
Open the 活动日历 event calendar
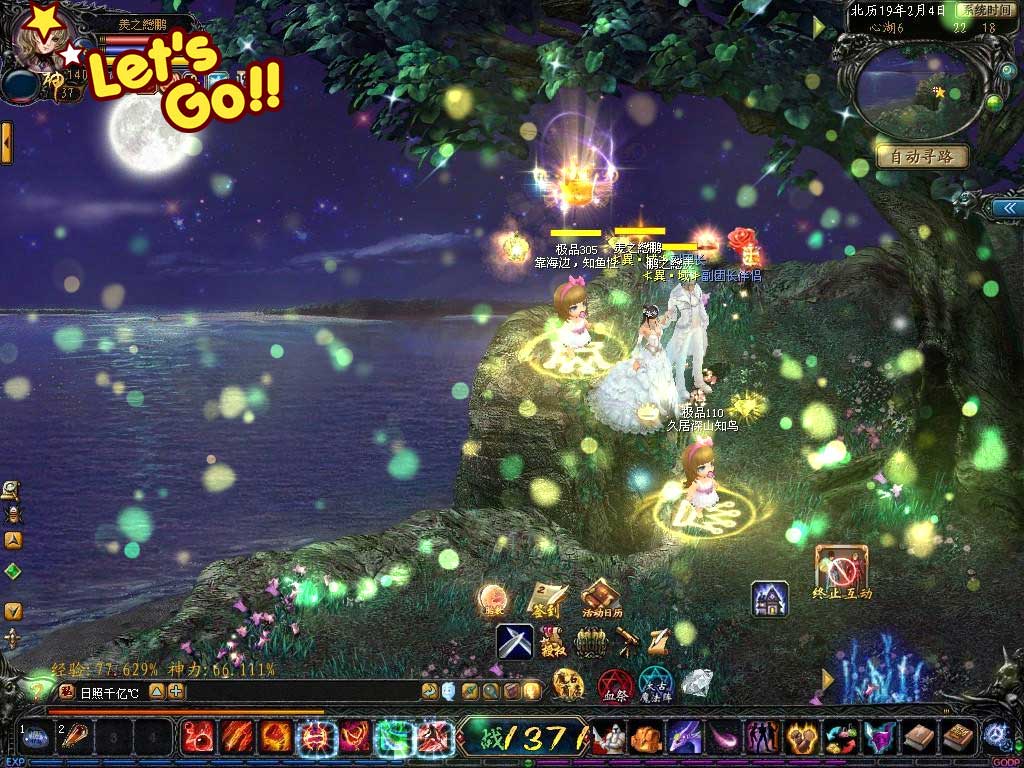coord(602,599)
